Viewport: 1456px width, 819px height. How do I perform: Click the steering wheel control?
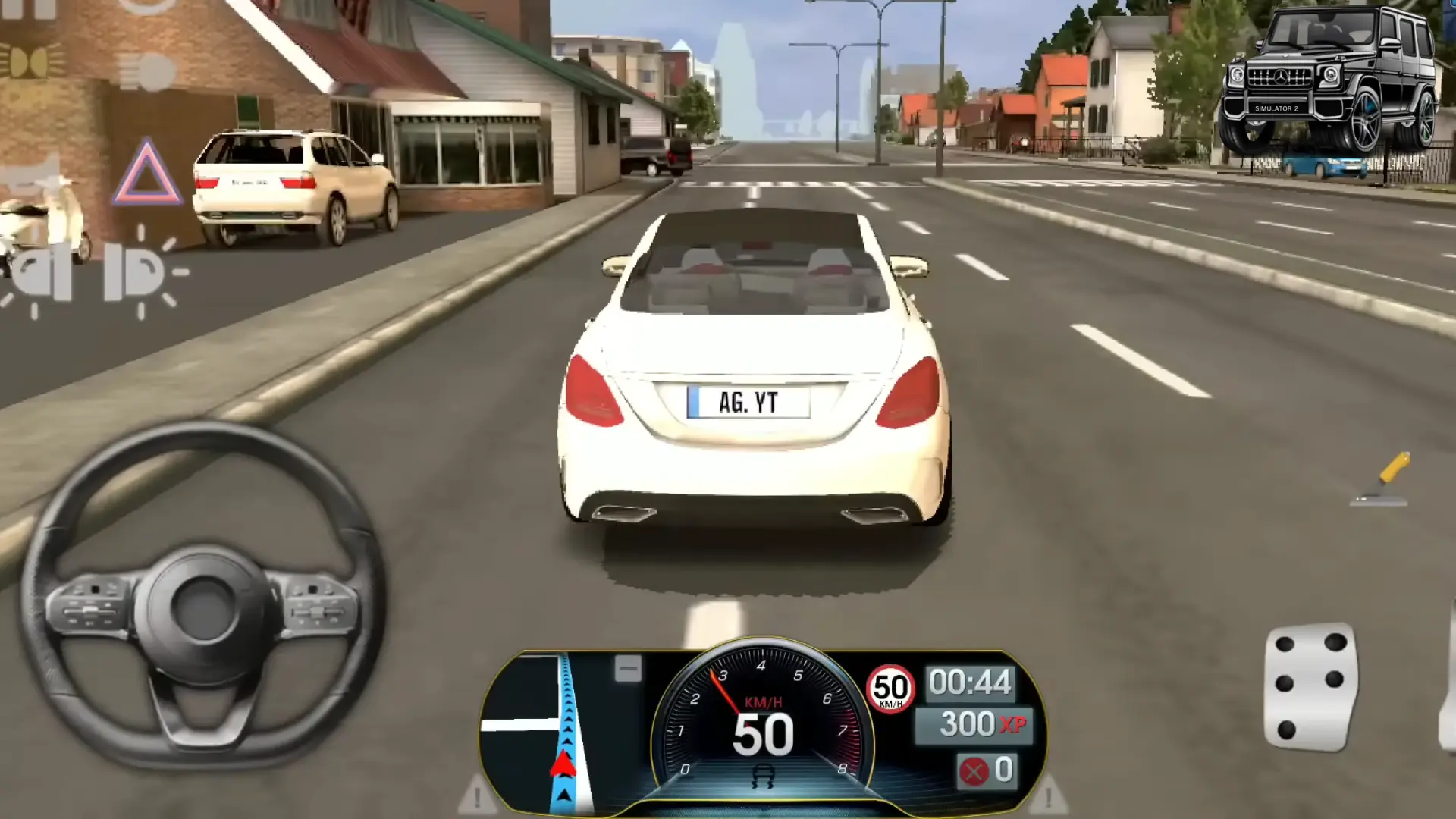tap(202, 599)
